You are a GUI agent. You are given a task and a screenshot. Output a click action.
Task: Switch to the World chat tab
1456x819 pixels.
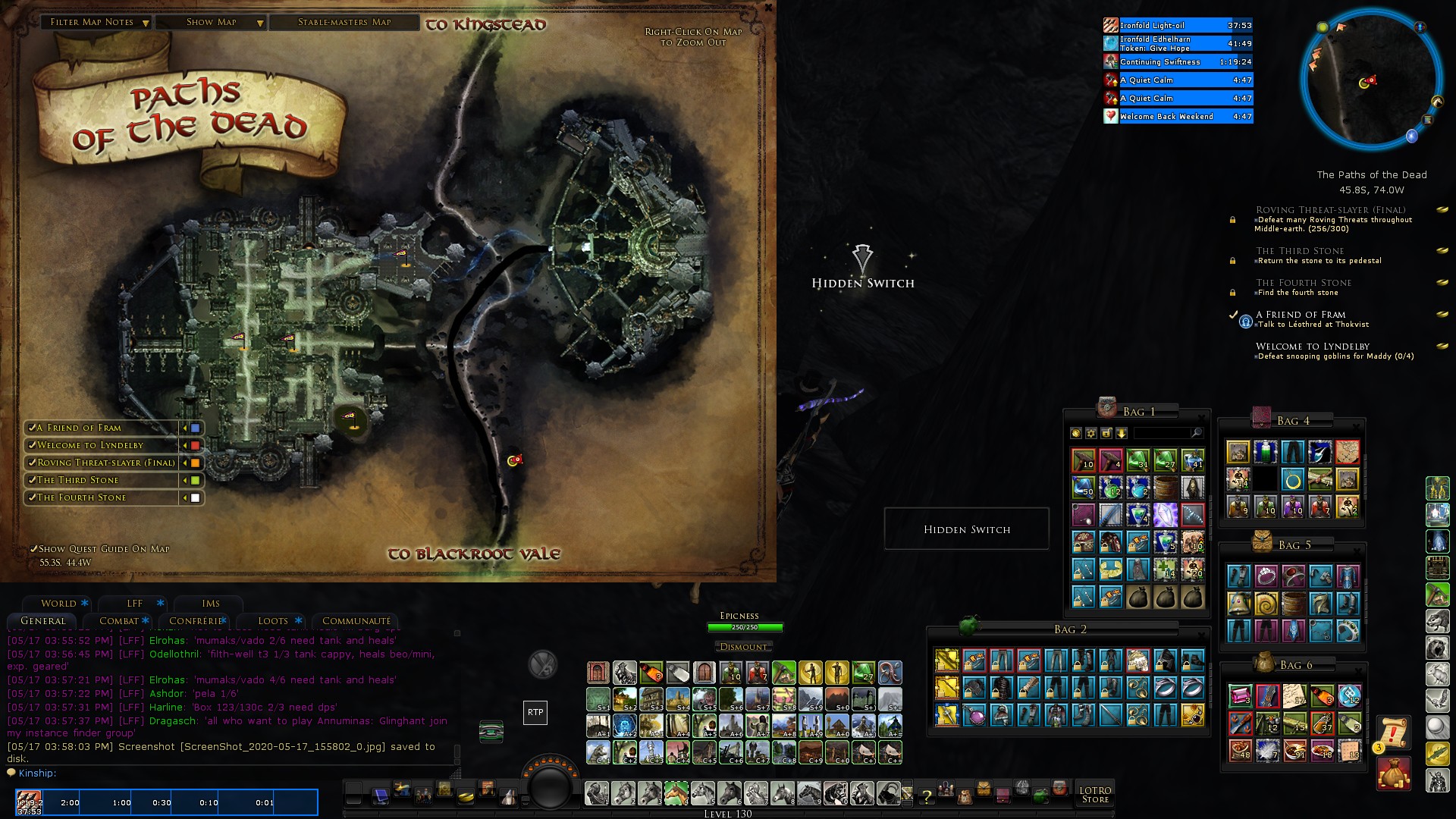click(x=58, y=604)
